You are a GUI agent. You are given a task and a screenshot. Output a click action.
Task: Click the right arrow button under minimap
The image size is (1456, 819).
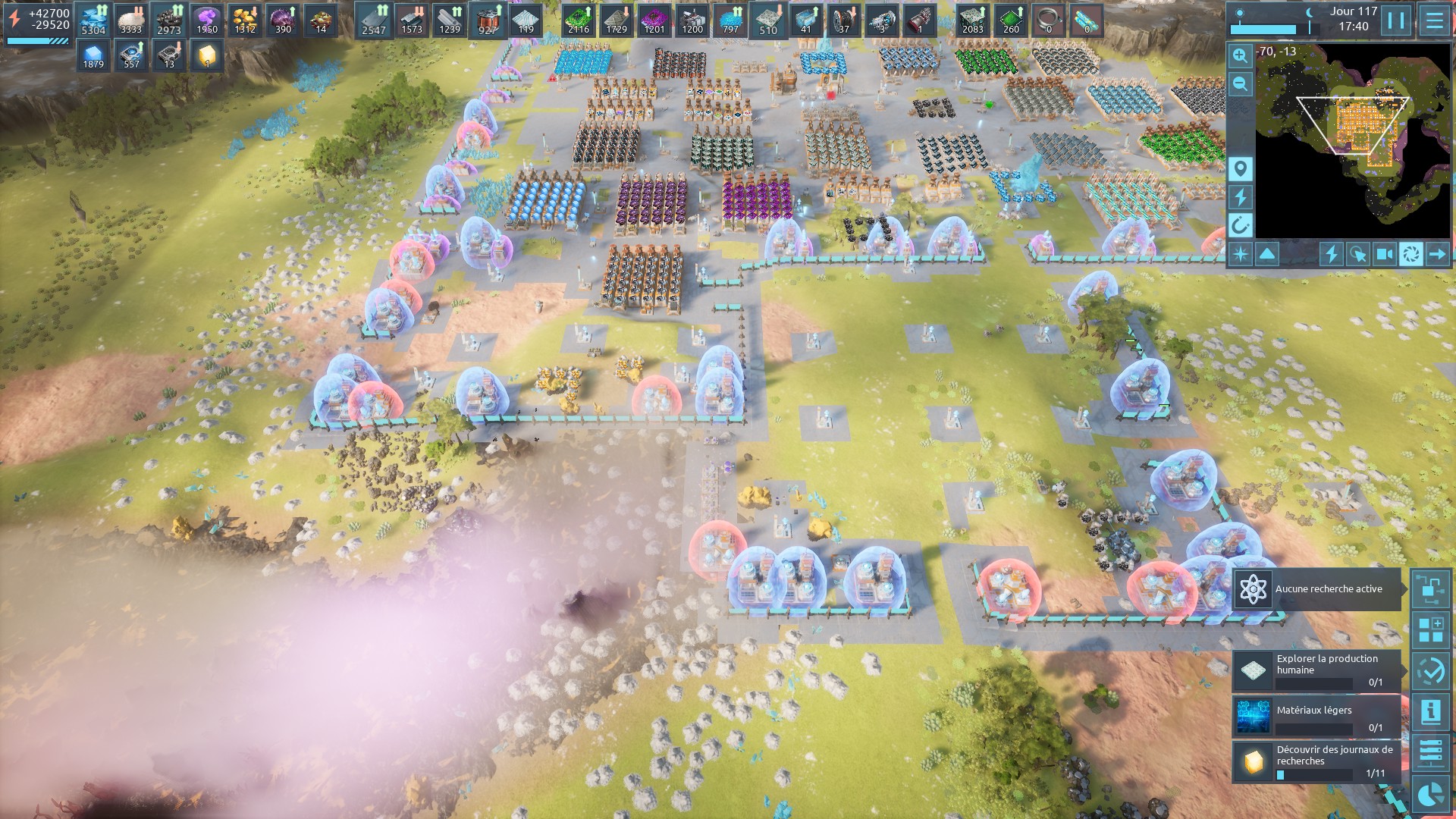(x=1437, y=254)
